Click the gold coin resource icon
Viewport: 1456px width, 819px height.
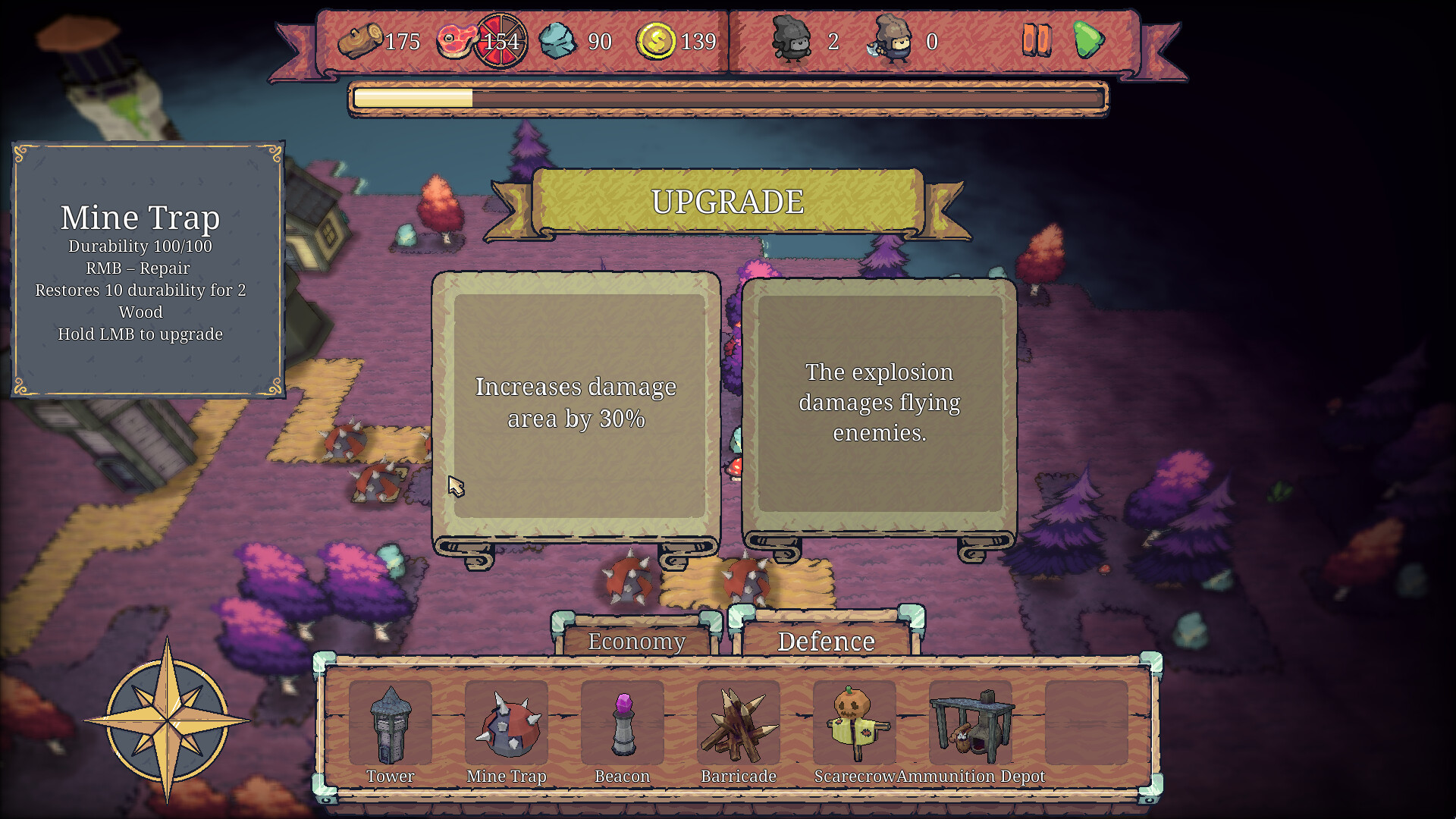tap(657, 42)
